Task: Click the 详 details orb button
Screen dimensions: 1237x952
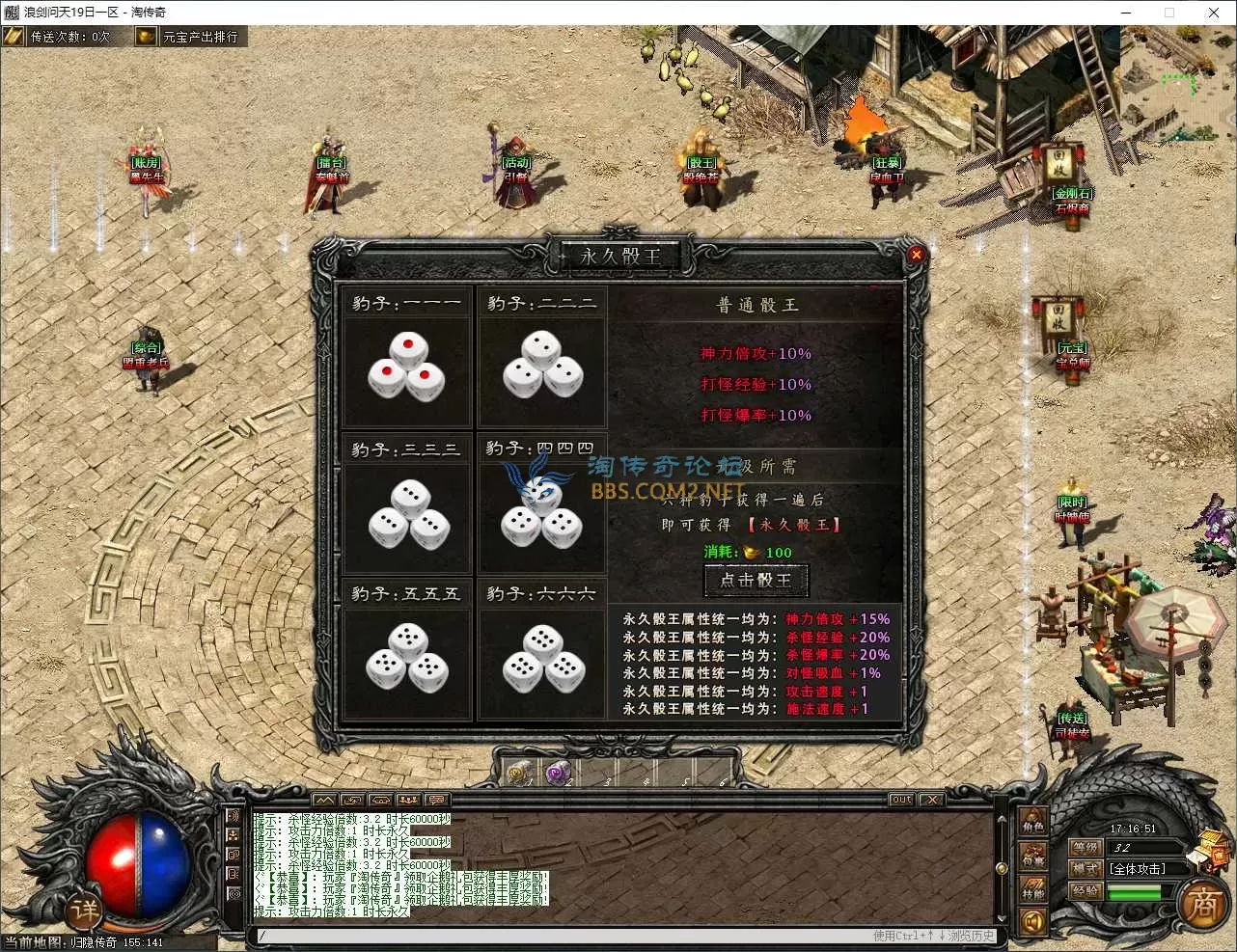Action: (84, 911)
